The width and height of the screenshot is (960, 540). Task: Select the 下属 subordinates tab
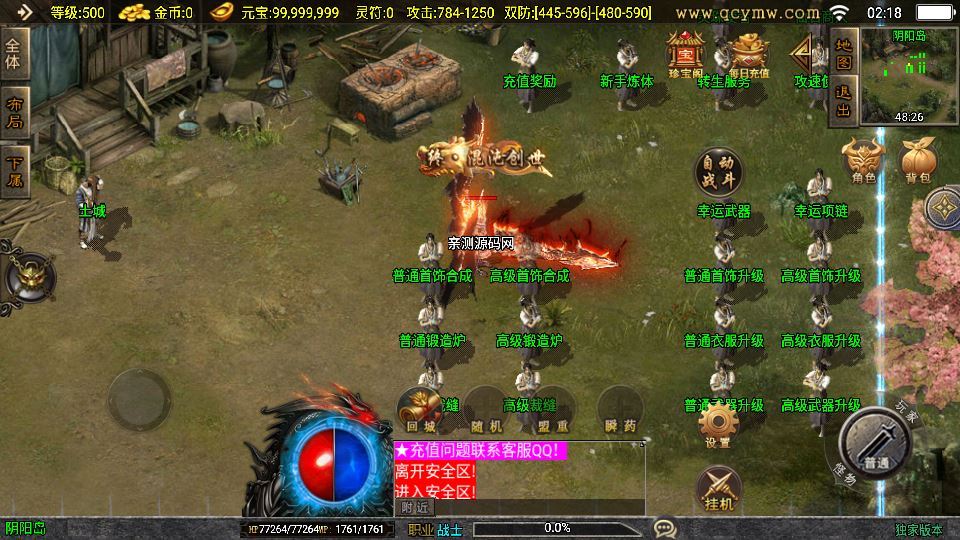coord(14,169)
